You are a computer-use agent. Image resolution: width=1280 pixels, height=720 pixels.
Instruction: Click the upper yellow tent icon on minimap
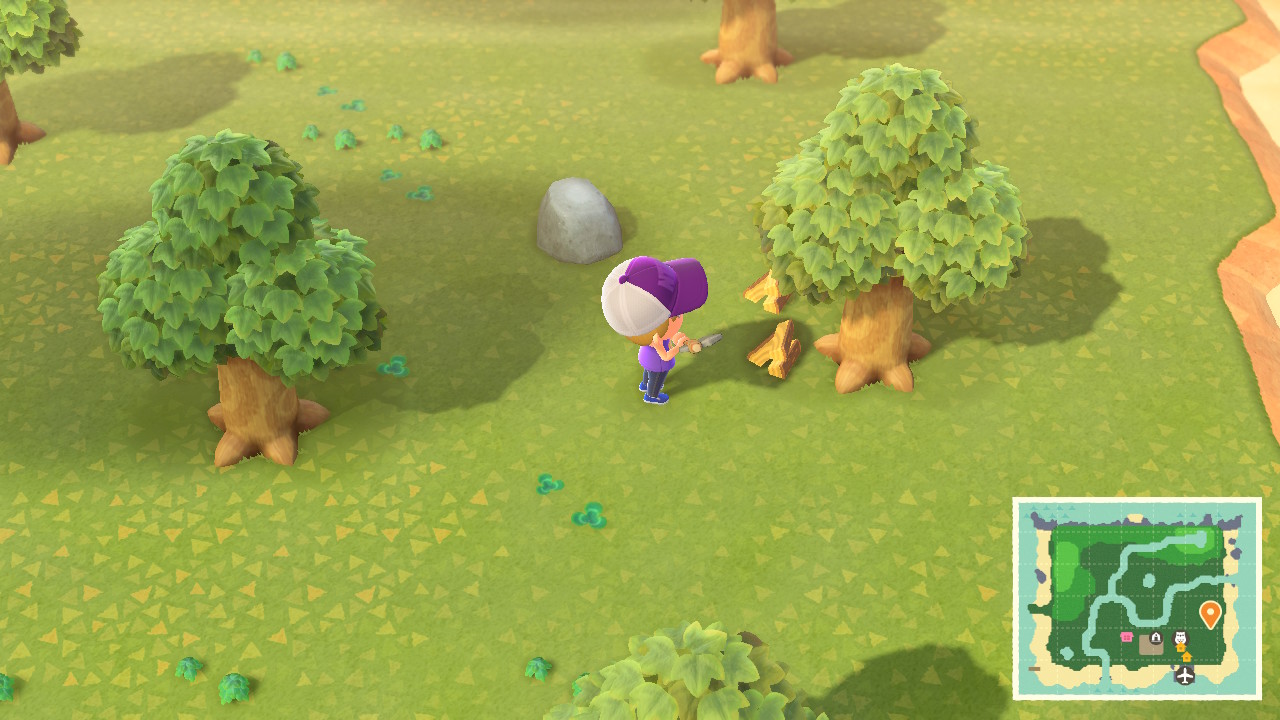pos(1181,647)
